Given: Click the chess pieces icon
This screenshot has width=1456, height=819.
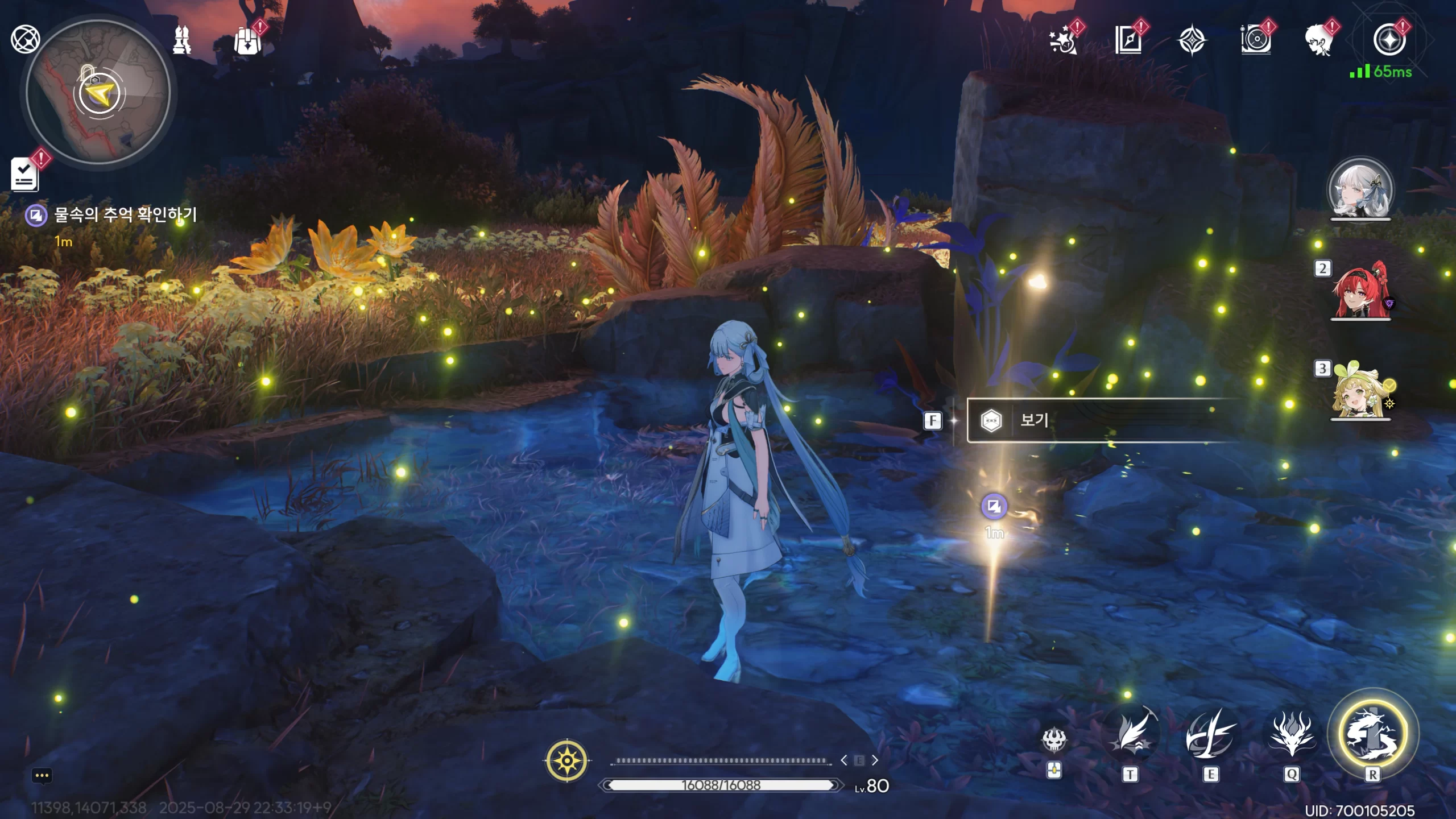Looking at the screenshot, I should [x=182, y=40].
